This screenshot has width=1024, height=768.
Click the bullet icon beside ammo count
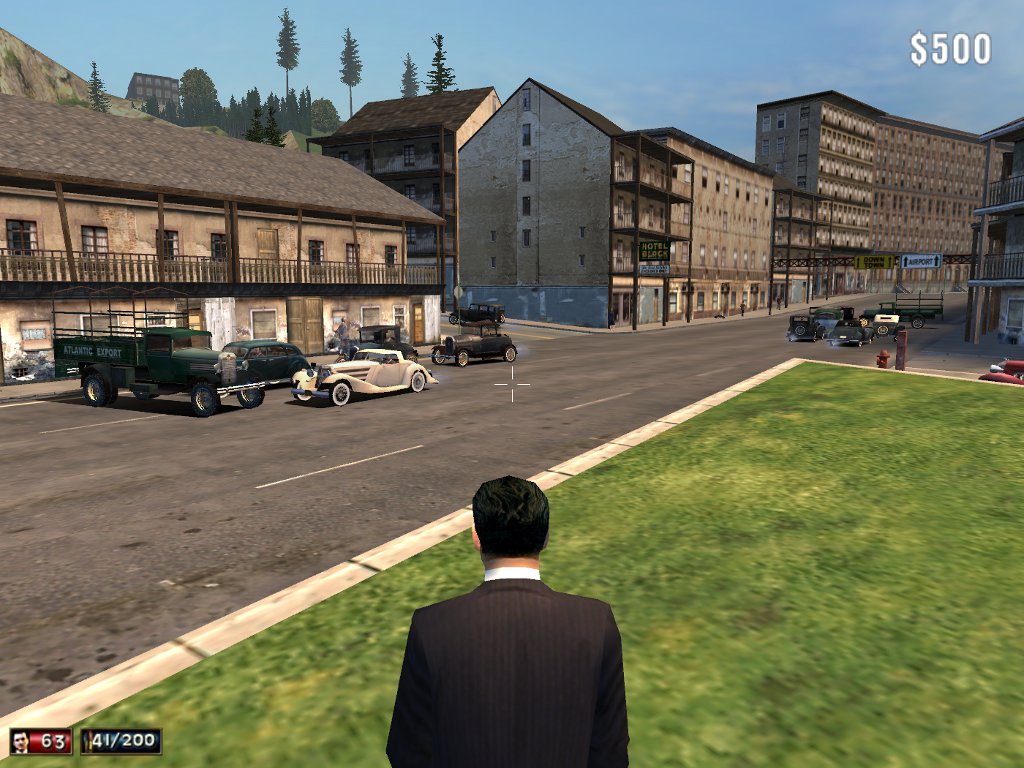tap(90, 741)
